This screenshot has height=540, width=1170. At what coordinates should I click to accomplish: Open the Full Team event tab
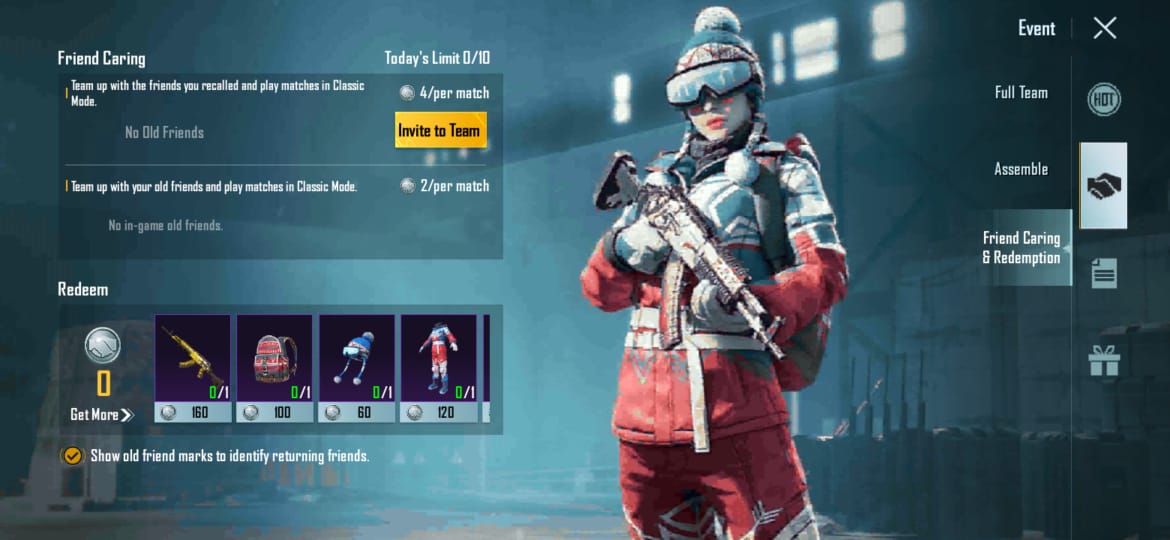[1021, 93]
